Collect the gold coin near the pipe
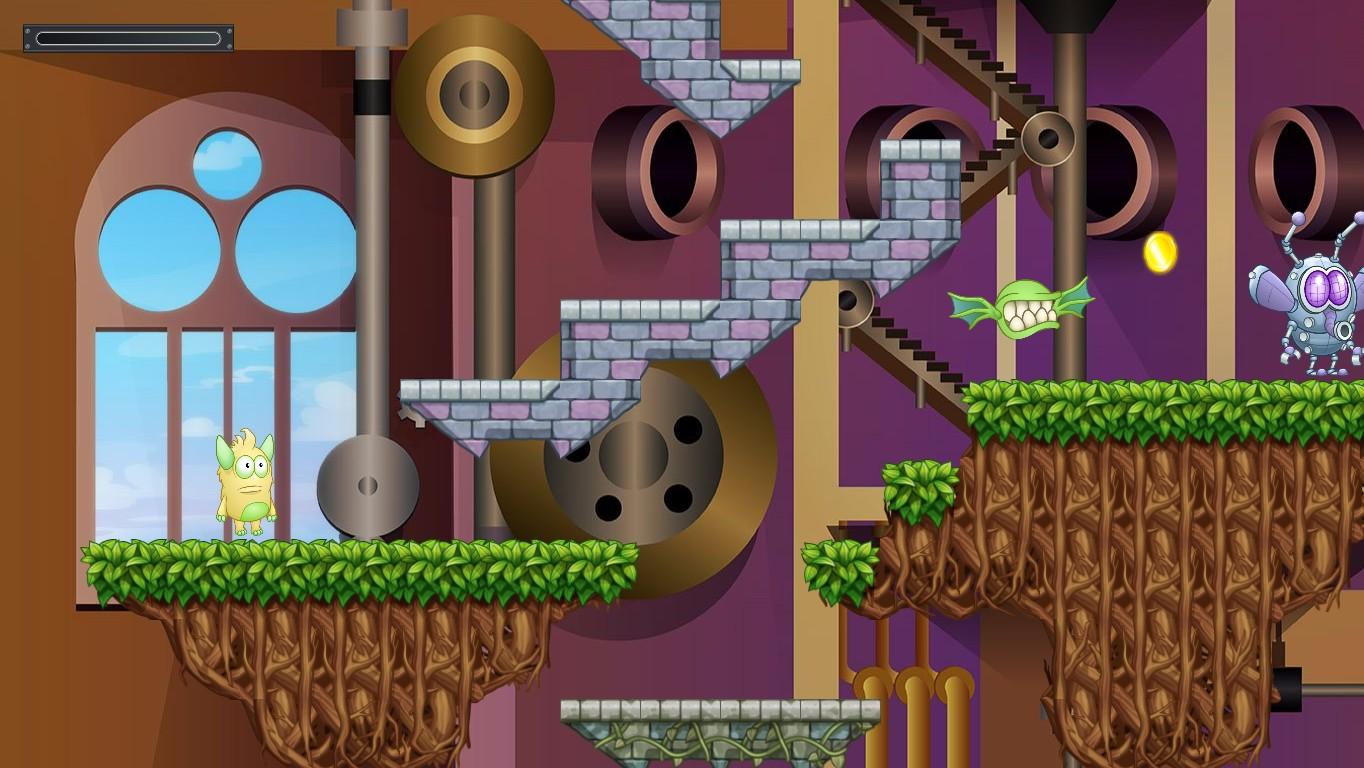 click(x=1158, y=253)
